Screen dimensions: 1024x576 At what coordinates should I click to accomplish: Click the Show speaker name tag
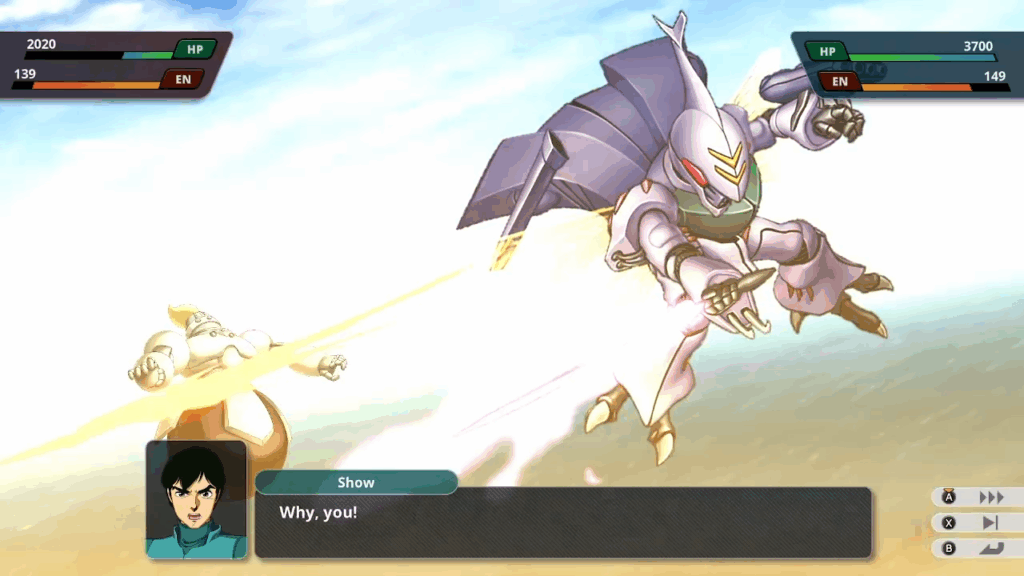356,483
